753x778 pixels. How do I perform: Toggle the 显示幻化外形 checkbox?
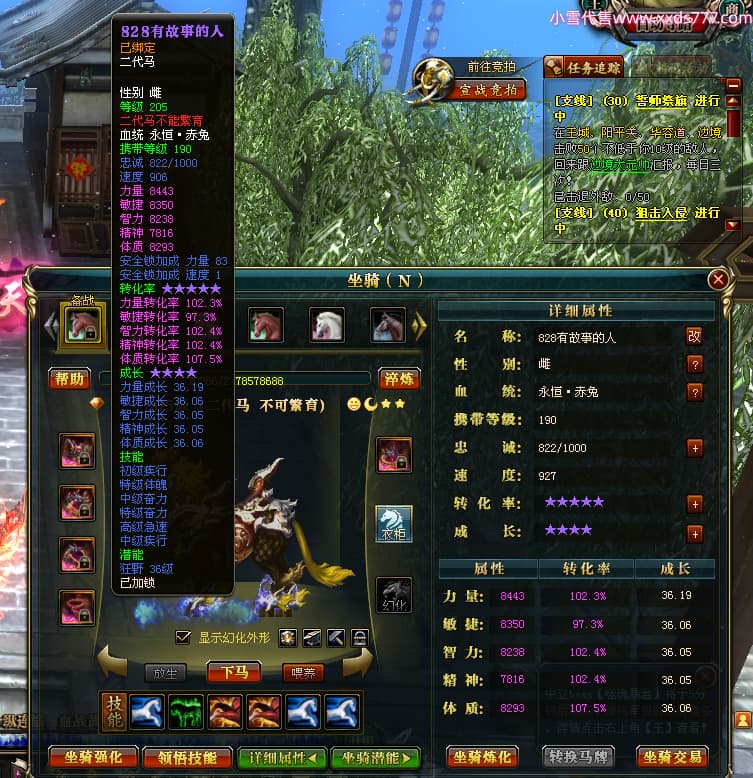tap(182, 637)
